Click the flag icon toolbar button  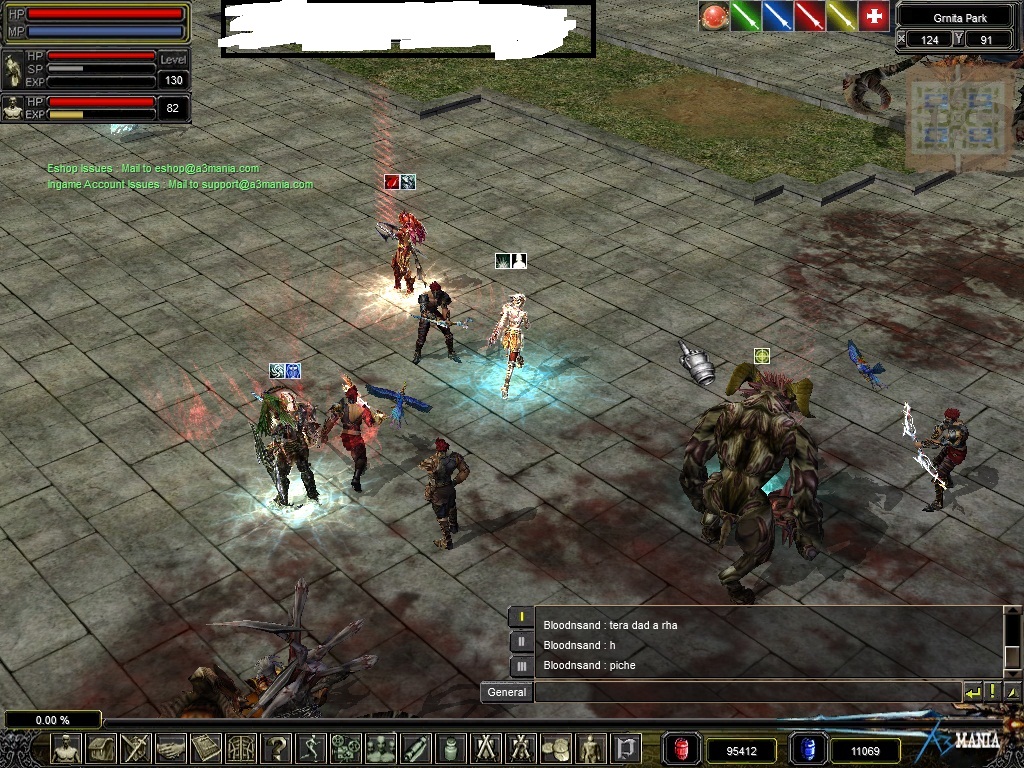tap(627, 748)
